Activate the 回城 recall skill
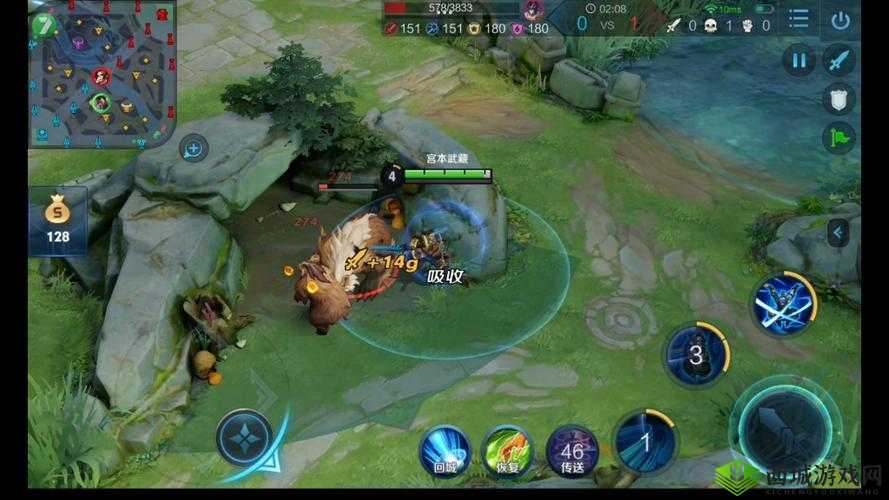Image resolution: width=889 pixels, height=500 pixels. 445,449
